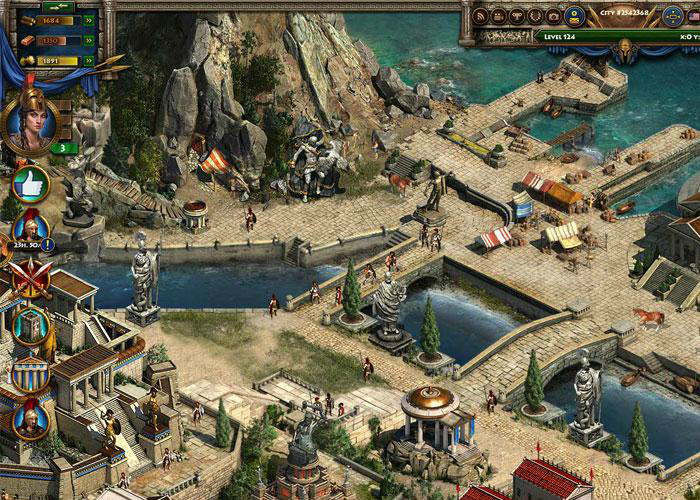Viewport: 700px width, 500px height.
Task: Add more bronze with its green arrow button
Action: 90,38
